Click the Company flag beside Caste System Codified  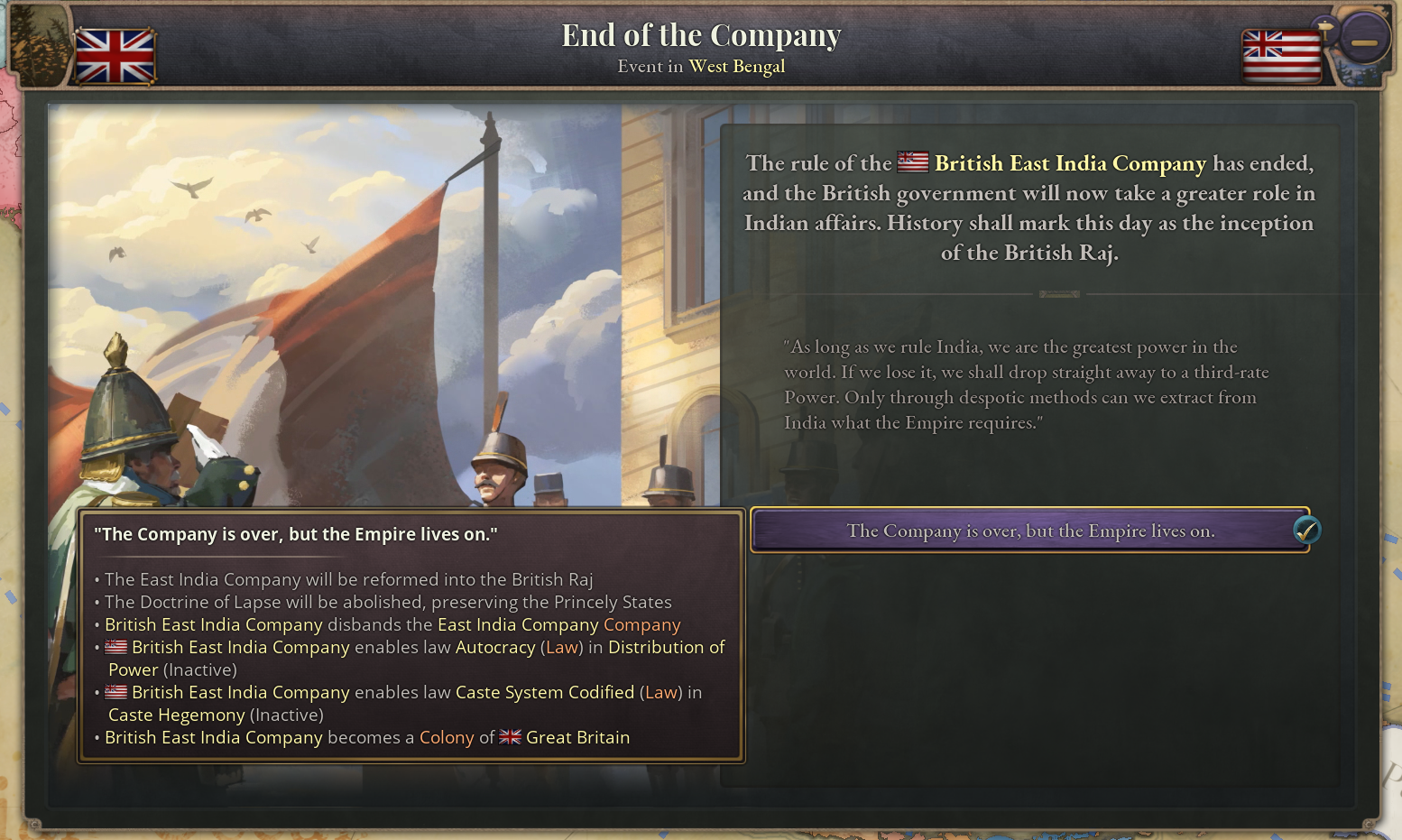[115, 691]
